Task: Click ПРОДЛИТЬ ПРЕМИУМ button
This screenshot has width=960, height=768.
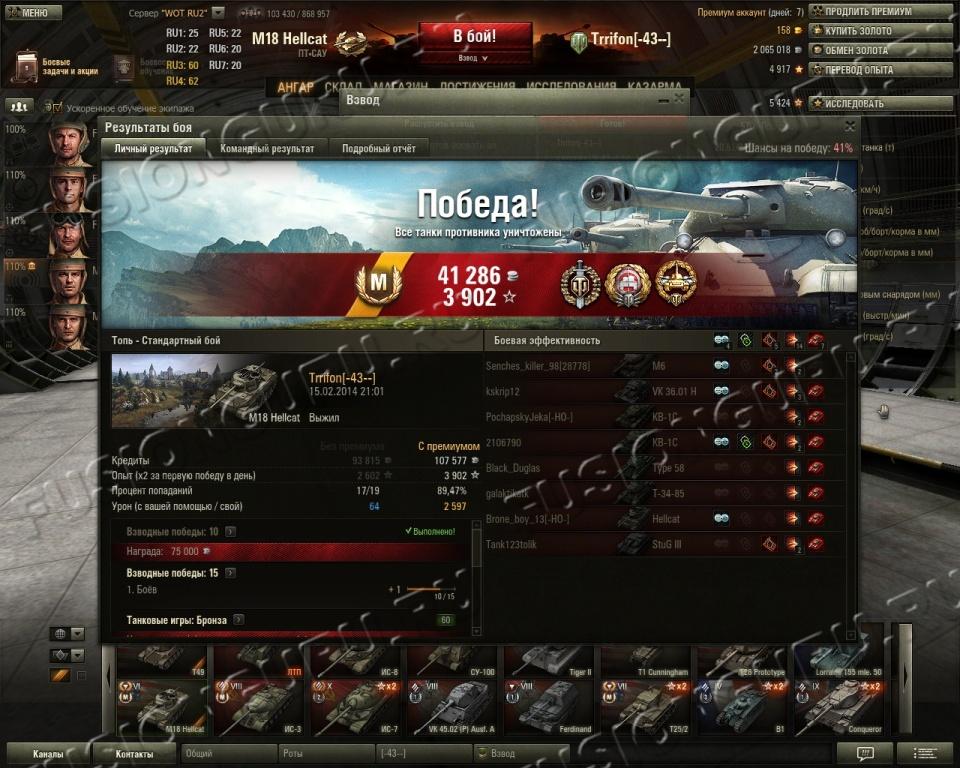Action: [x=880, y=11]
